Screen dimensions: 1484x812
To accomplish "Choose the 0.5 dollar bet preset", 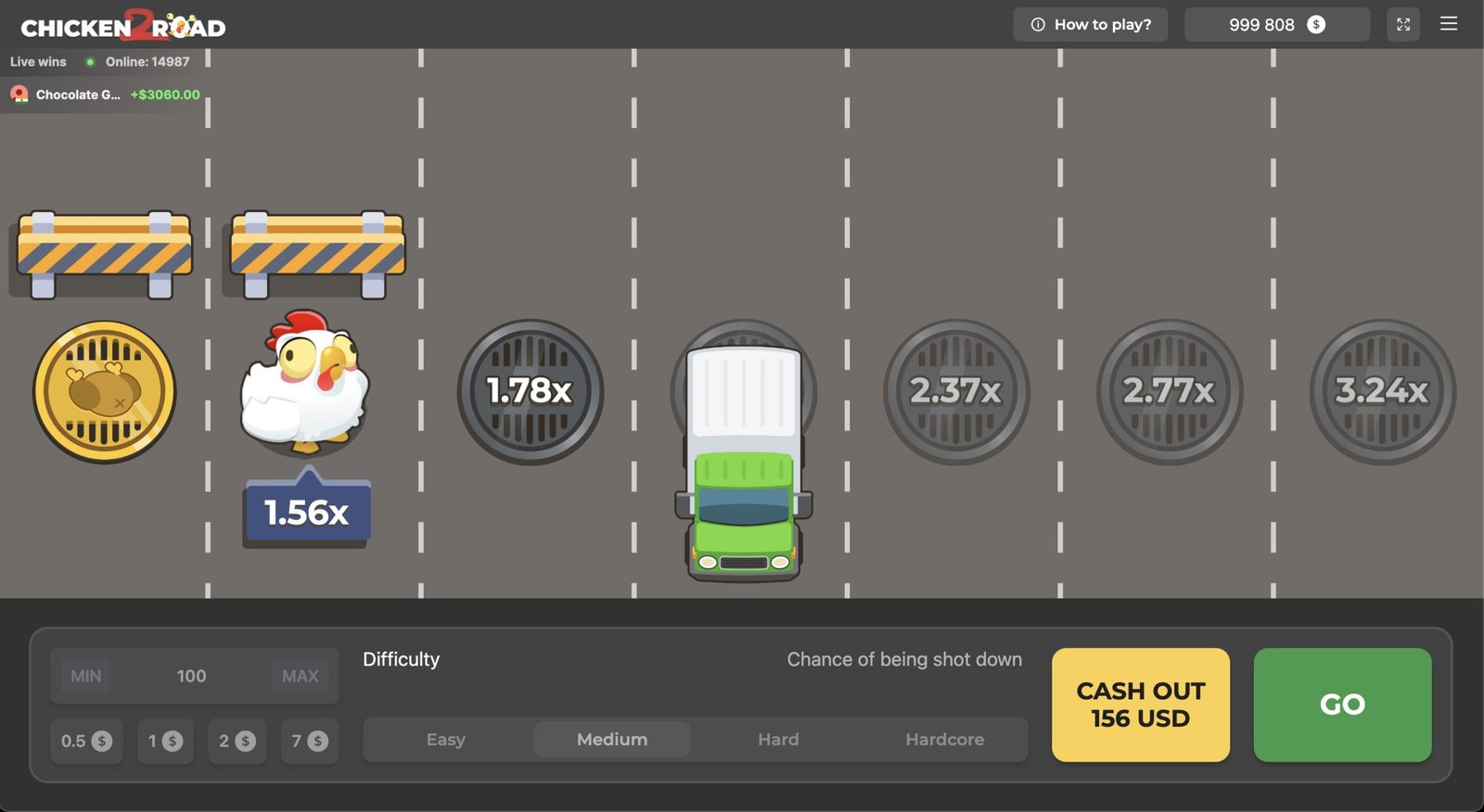I will (86, 741).
